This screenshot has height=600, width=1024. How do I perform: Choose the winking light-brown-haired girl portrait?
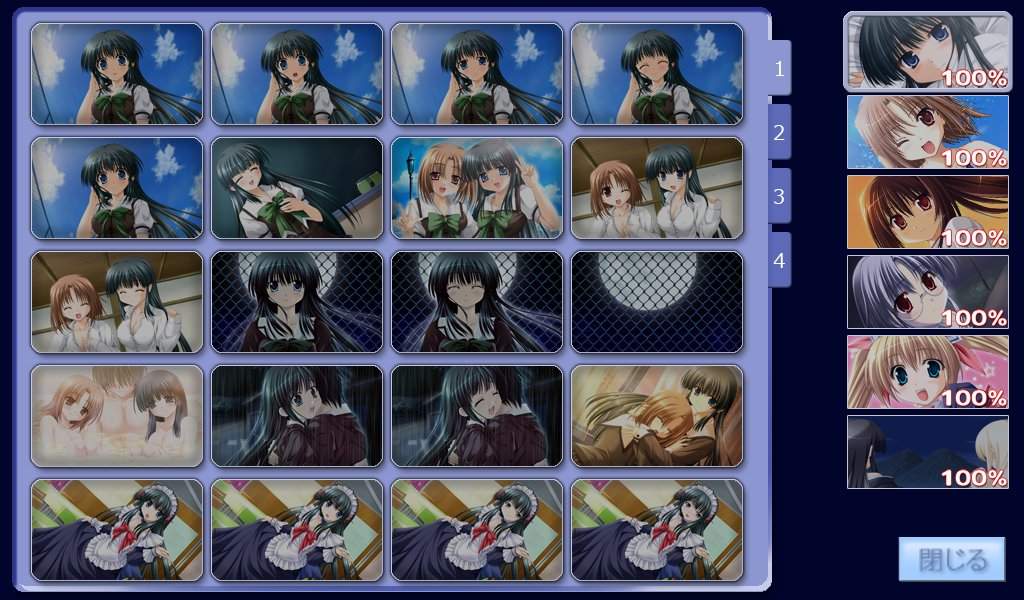[927, 132]
